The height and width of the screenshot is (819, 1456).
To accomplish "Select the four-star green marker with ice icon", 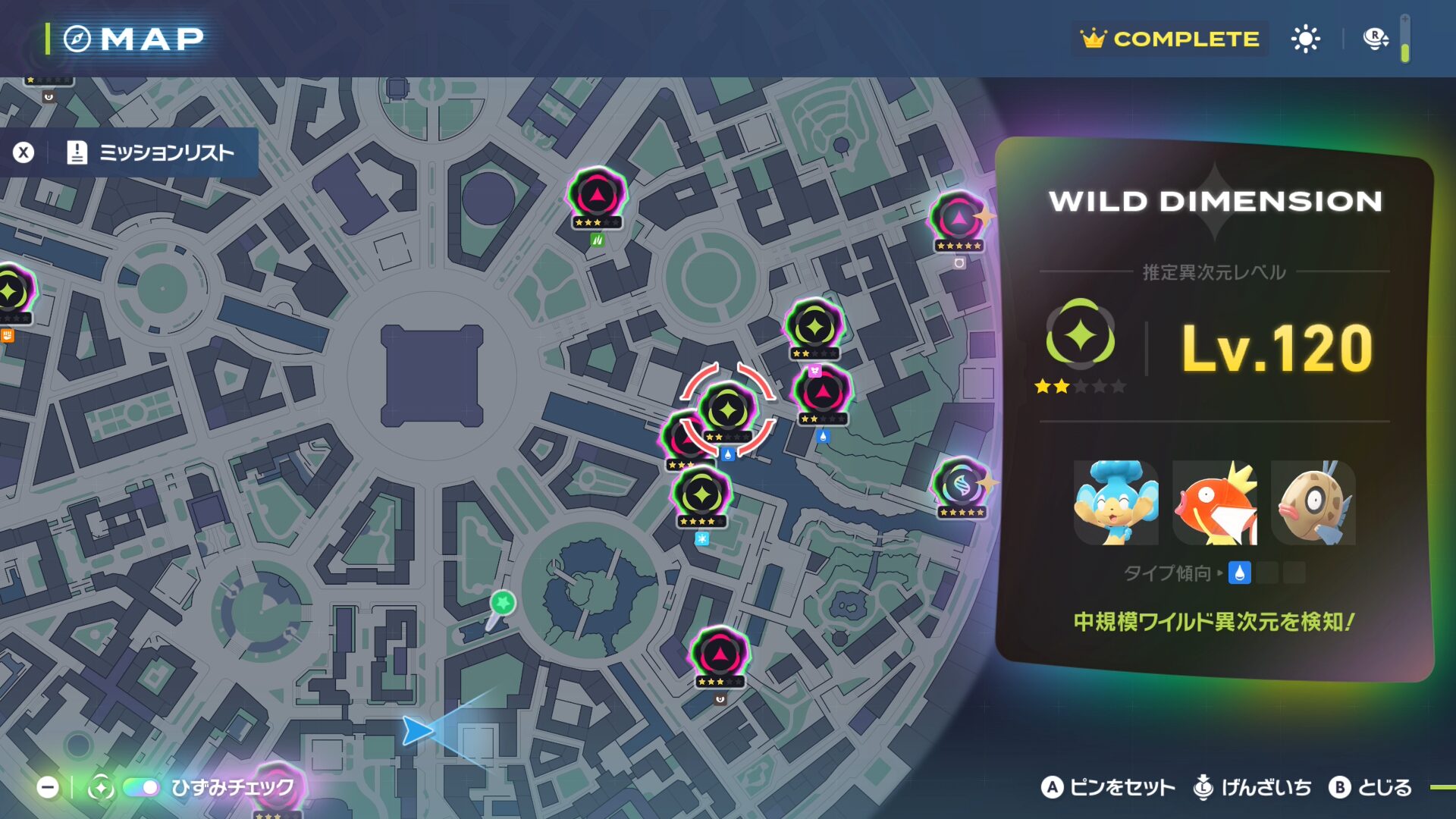I will coord(702,495).
